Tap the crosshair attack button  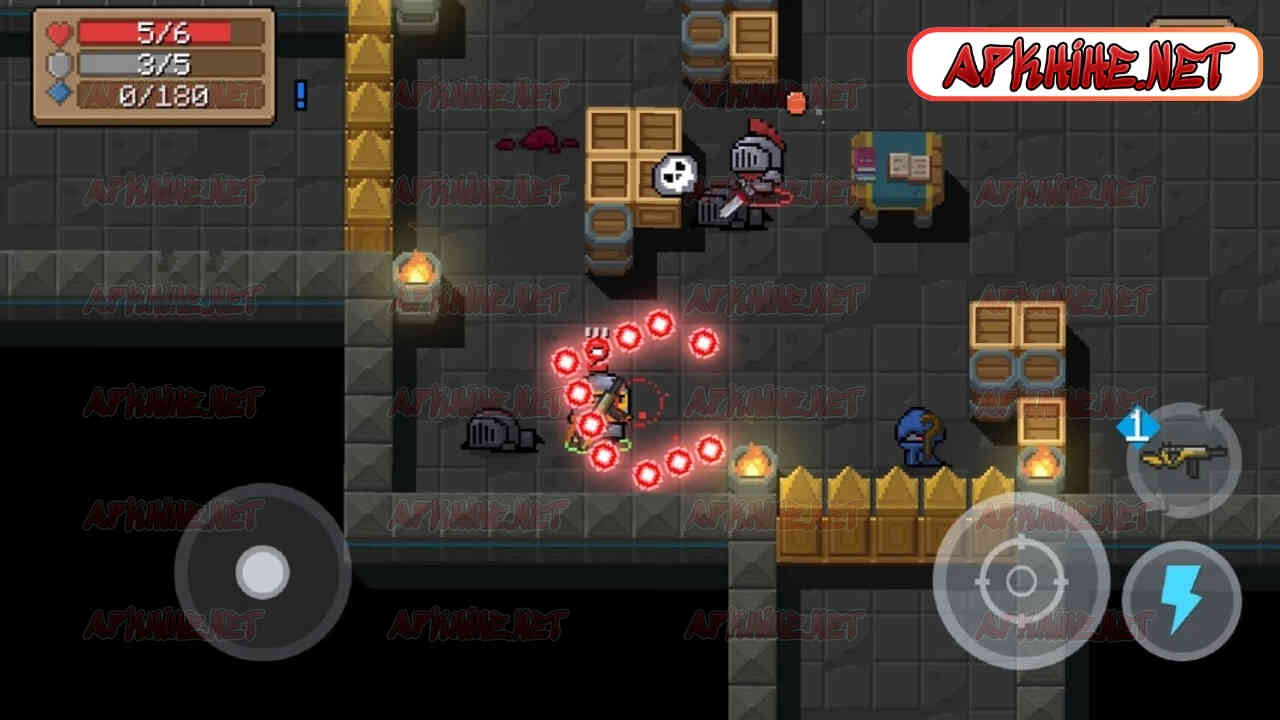(1021, 580)
